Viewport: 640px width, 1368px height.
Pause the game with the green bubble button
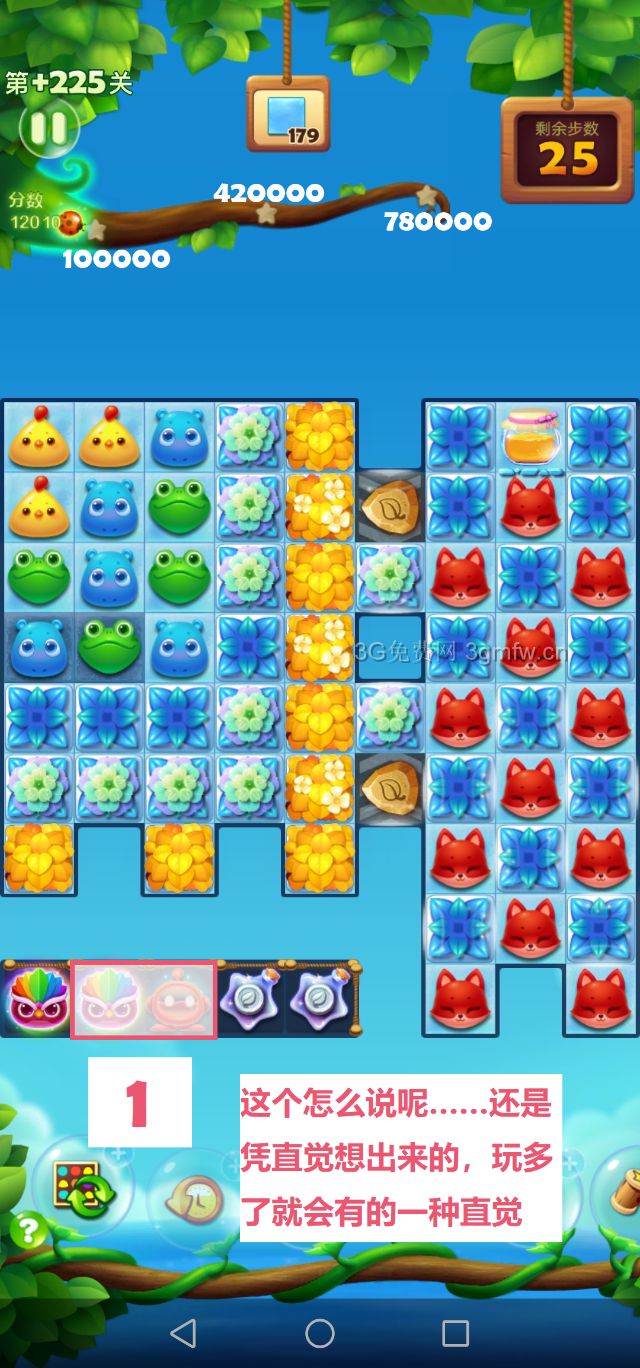tap(47, 127)
